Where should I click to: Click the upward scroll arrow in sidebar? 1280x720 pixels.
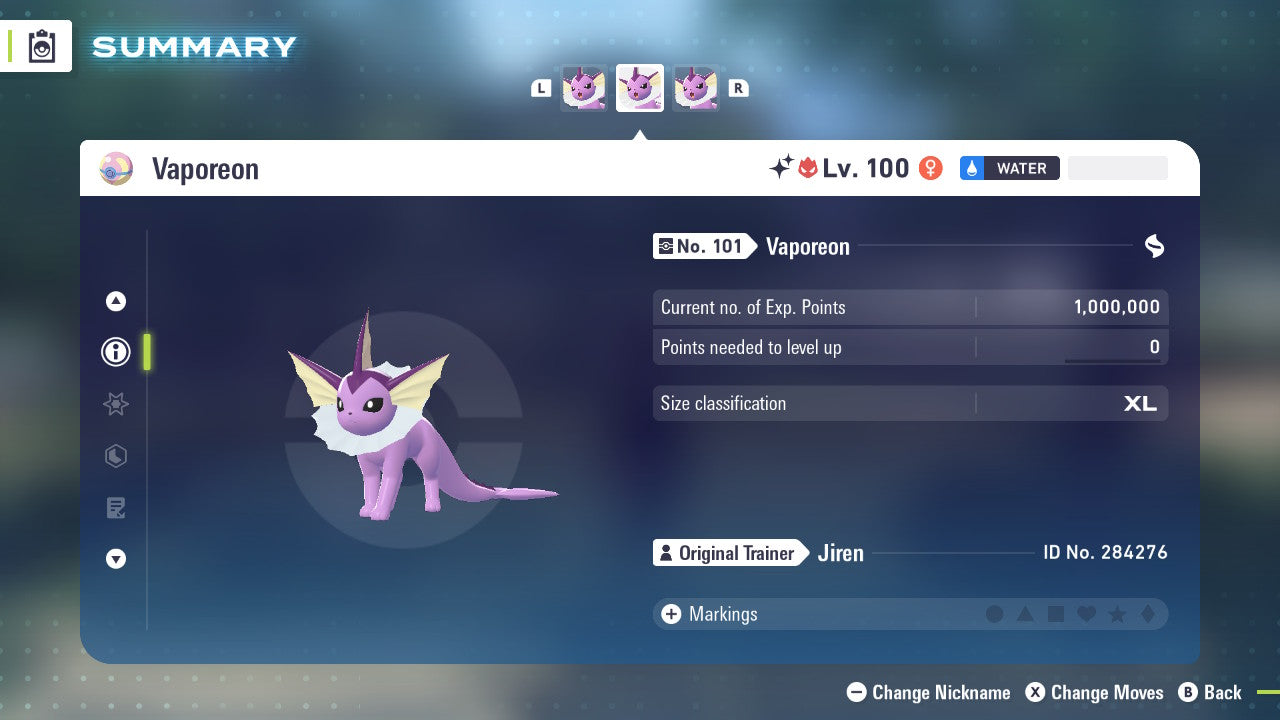115,301
